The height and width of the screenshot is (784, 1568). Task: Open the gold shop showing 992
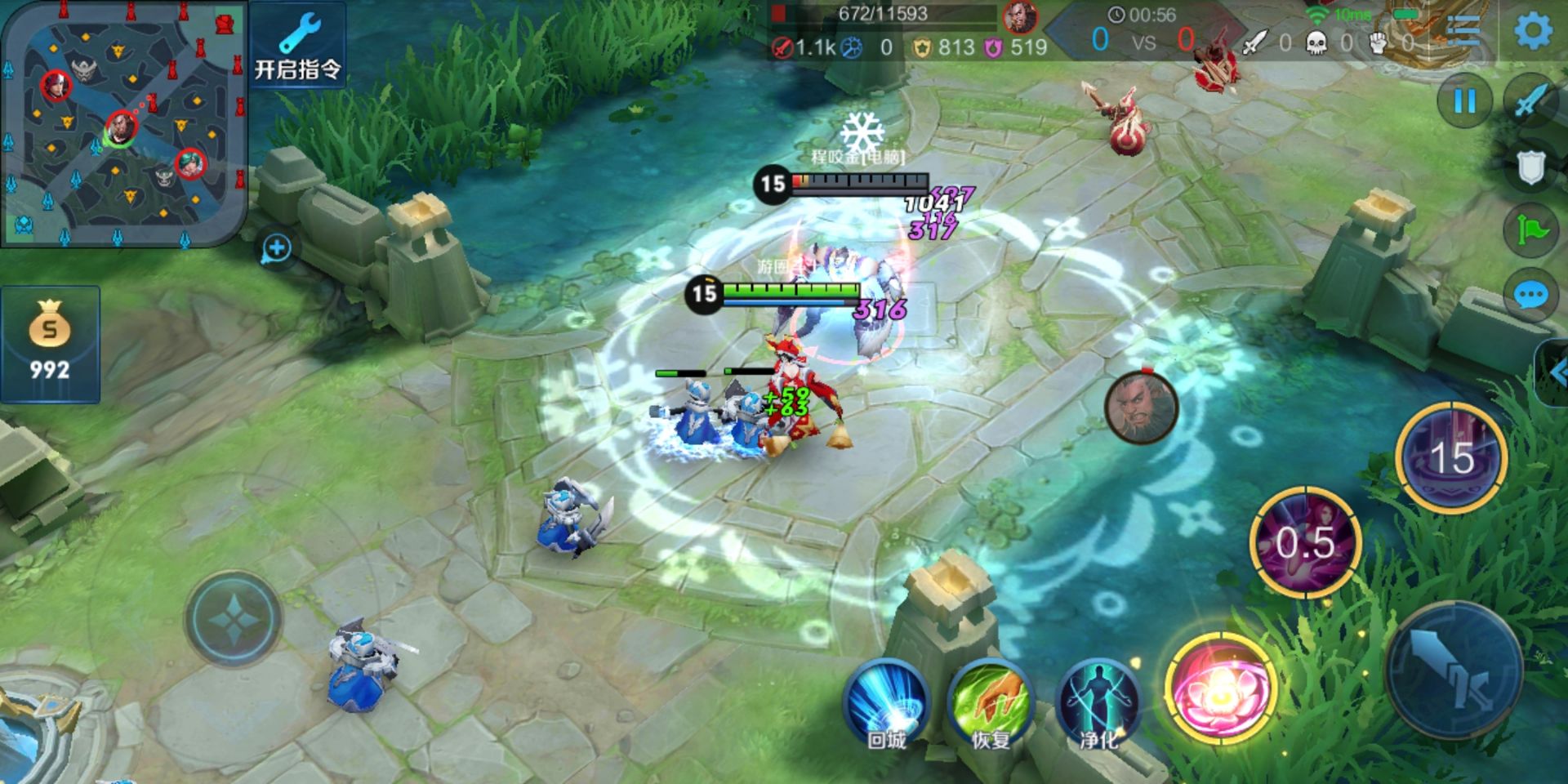50,345
